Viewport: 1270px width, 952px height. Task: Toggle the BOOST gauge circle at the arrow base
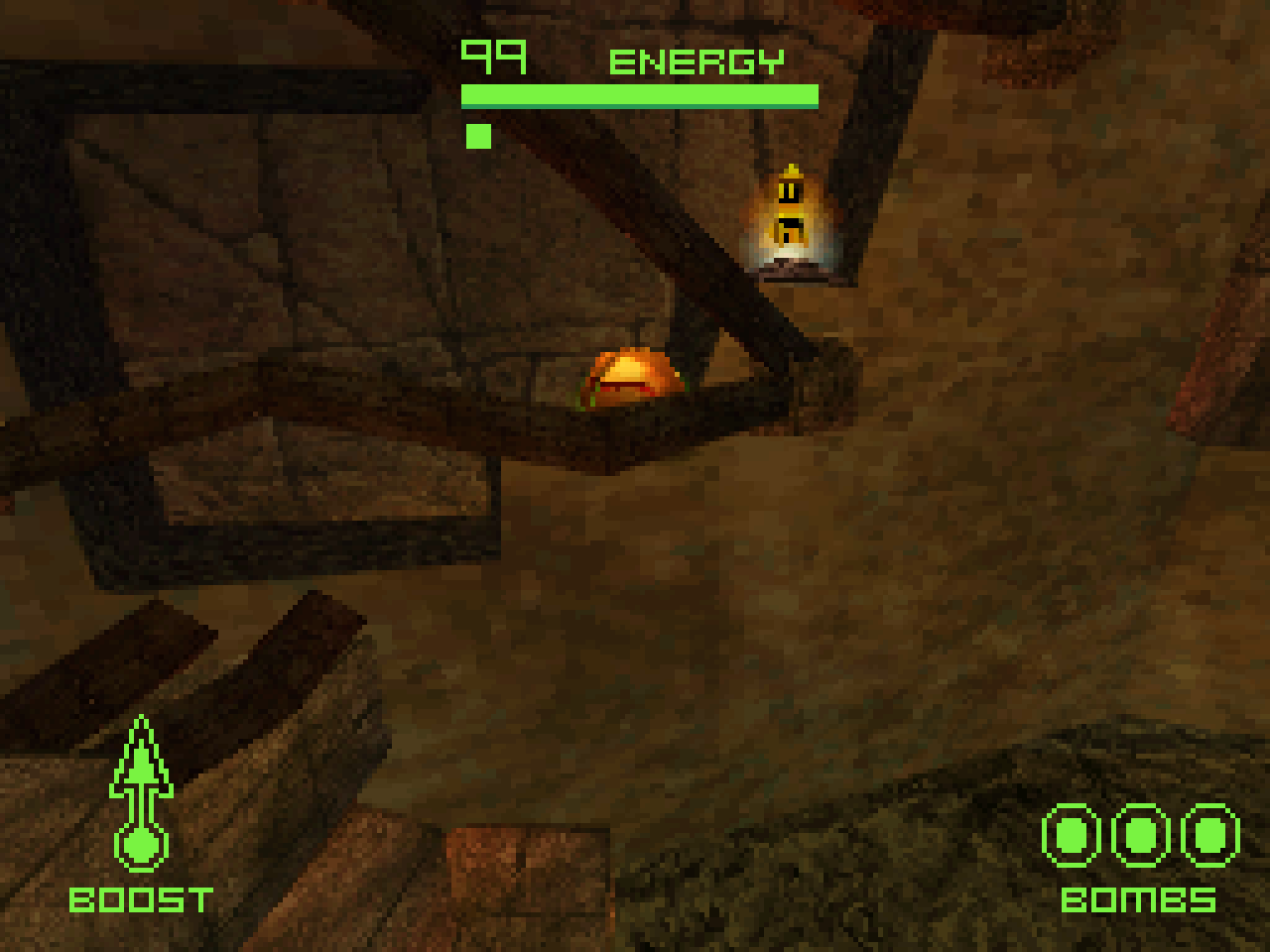(142, 844)
